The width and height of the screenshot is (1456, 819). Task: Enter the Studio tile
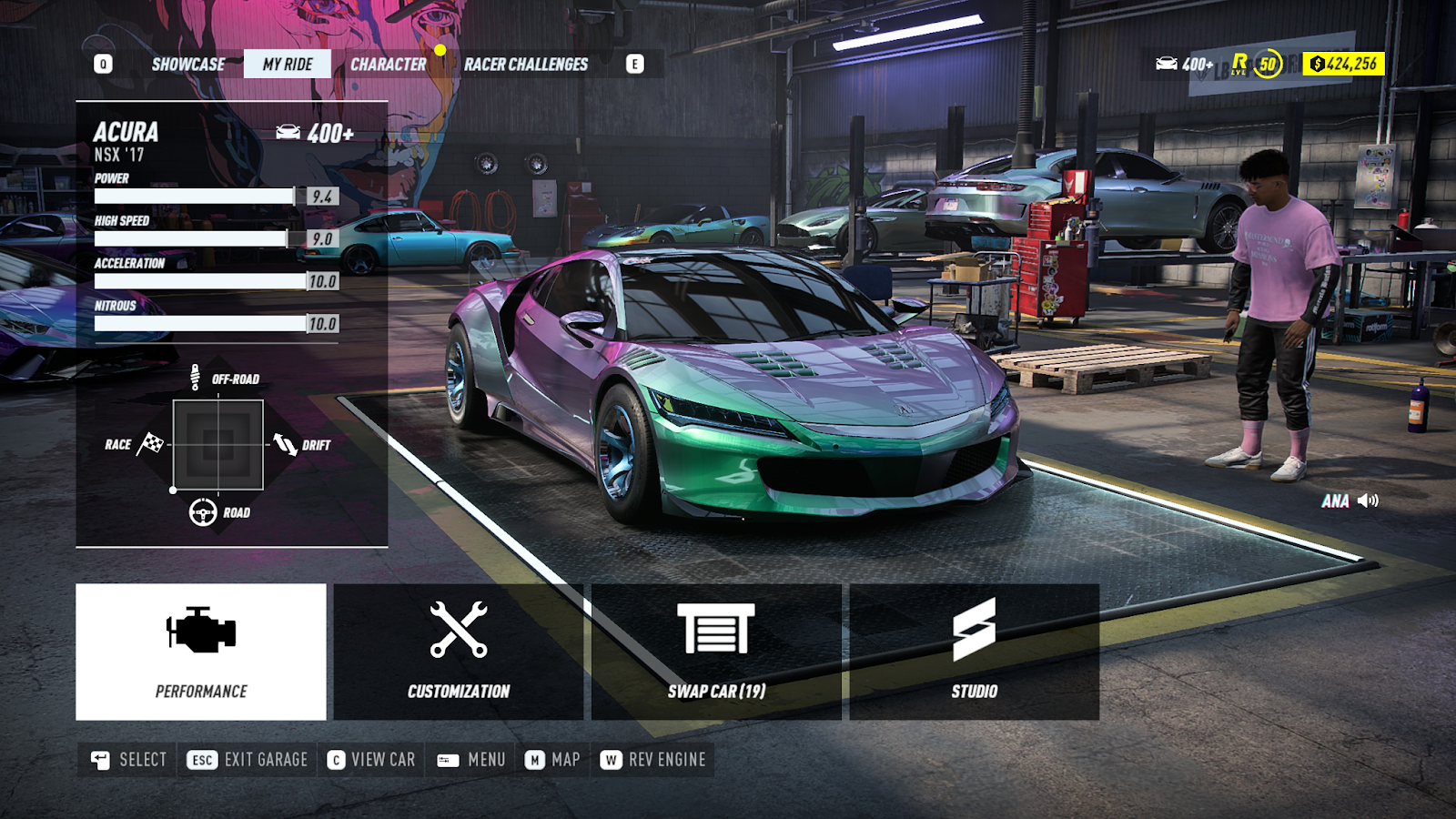click(x=974, y=652)
